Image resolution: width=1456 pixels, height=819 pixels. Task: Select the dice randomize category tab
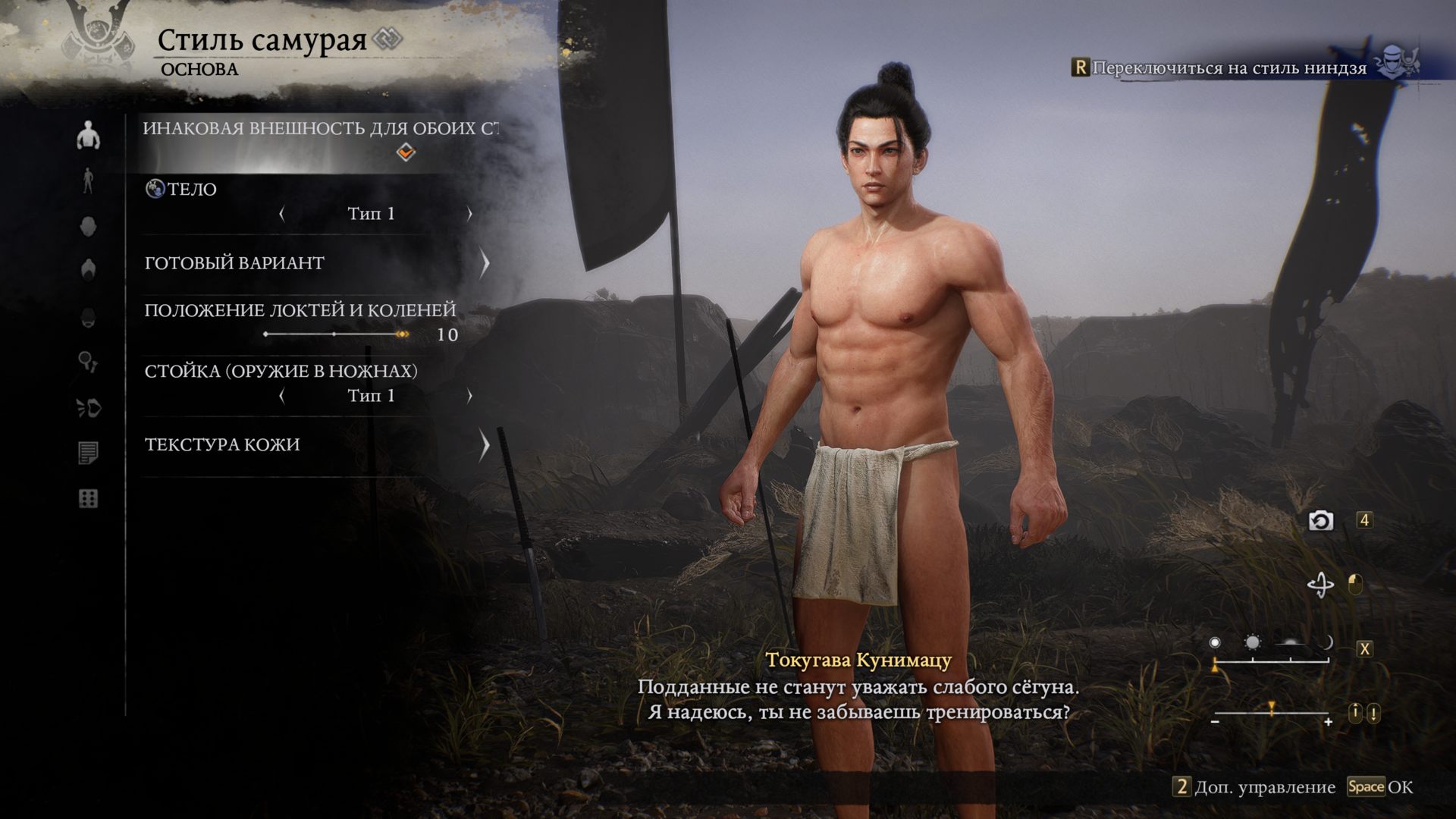coord(88,499)
